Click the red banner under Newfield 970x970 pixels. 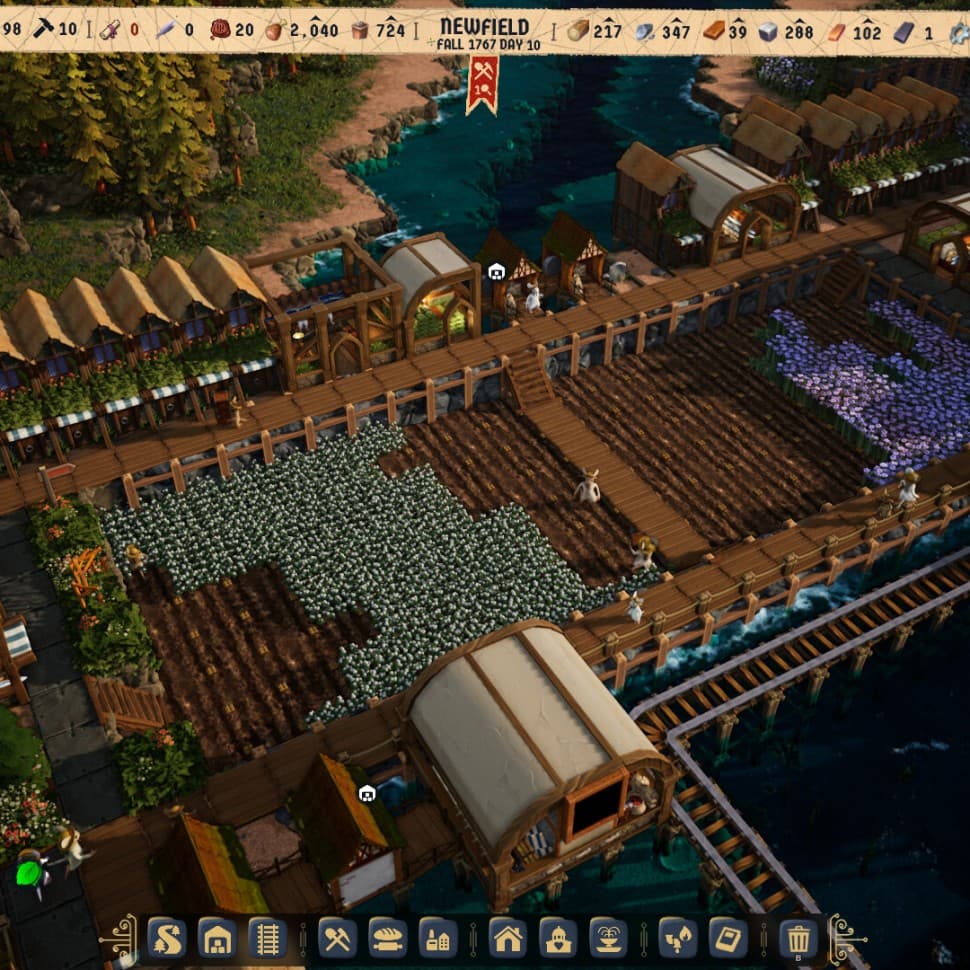482,82
